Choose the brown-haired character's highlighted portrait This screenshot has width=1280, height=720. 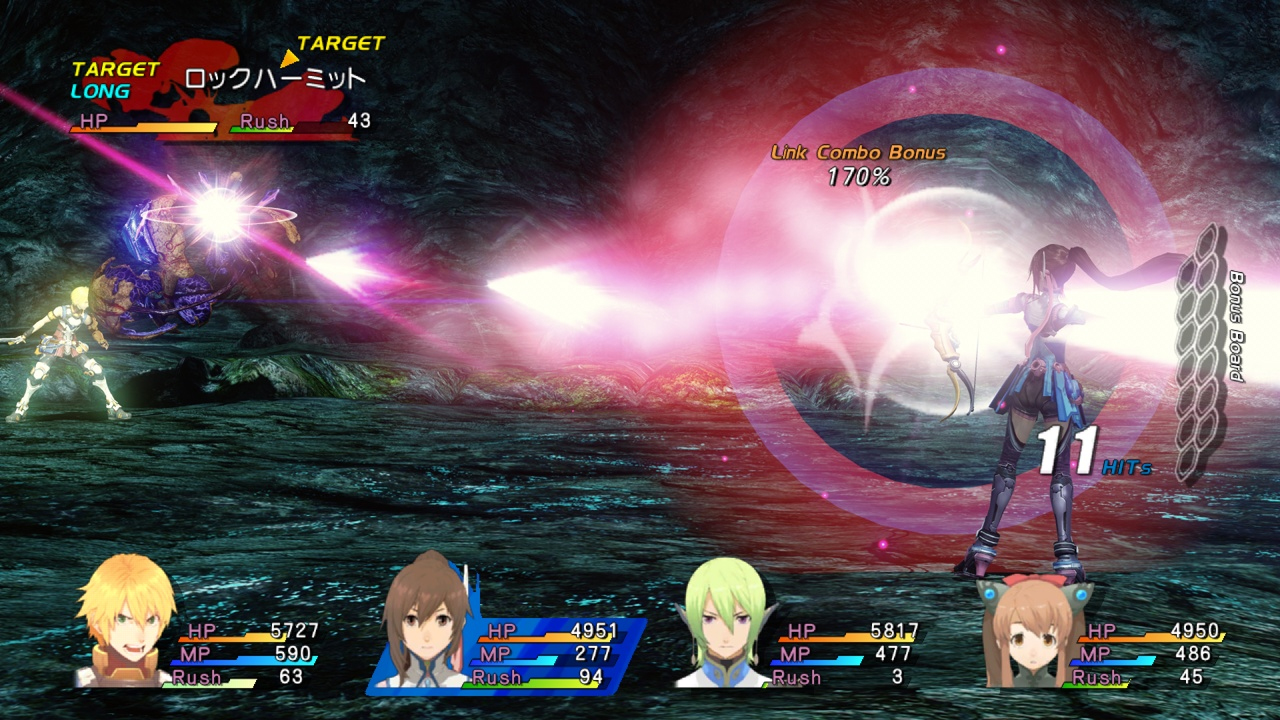pos(427,622)
